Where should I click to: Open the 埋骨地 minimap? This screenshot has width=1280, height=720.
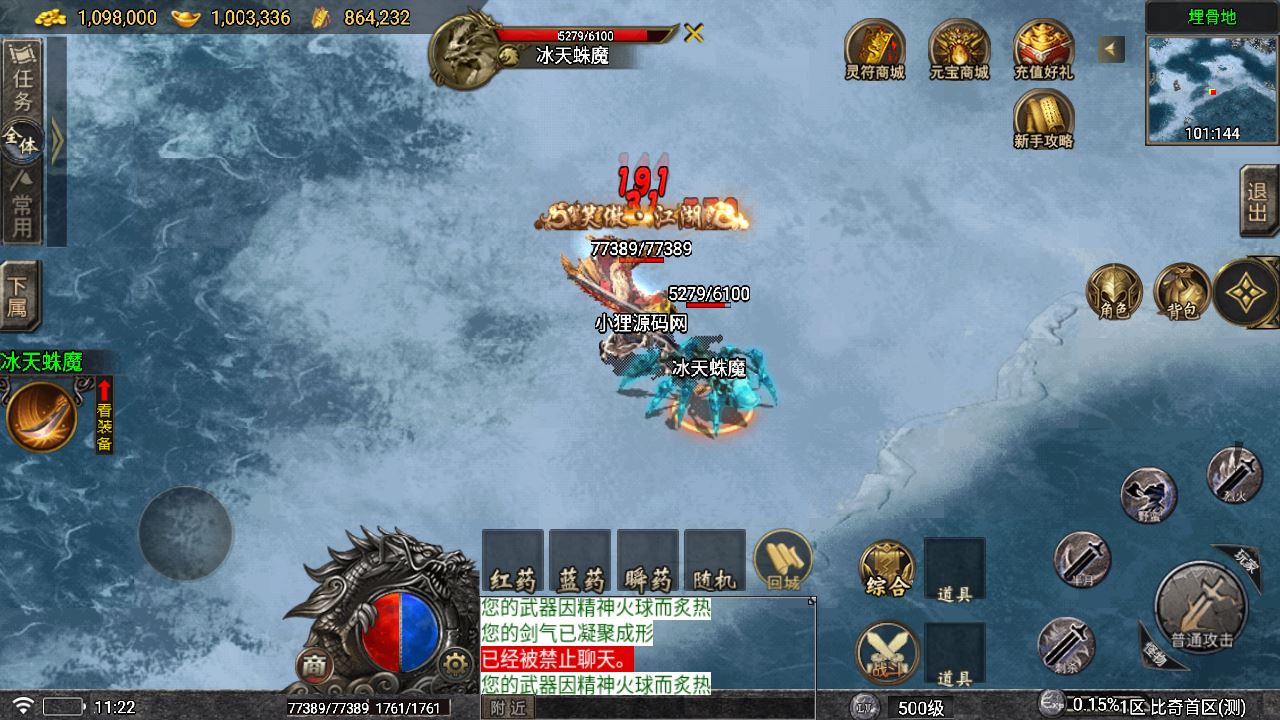point(1212,90)
